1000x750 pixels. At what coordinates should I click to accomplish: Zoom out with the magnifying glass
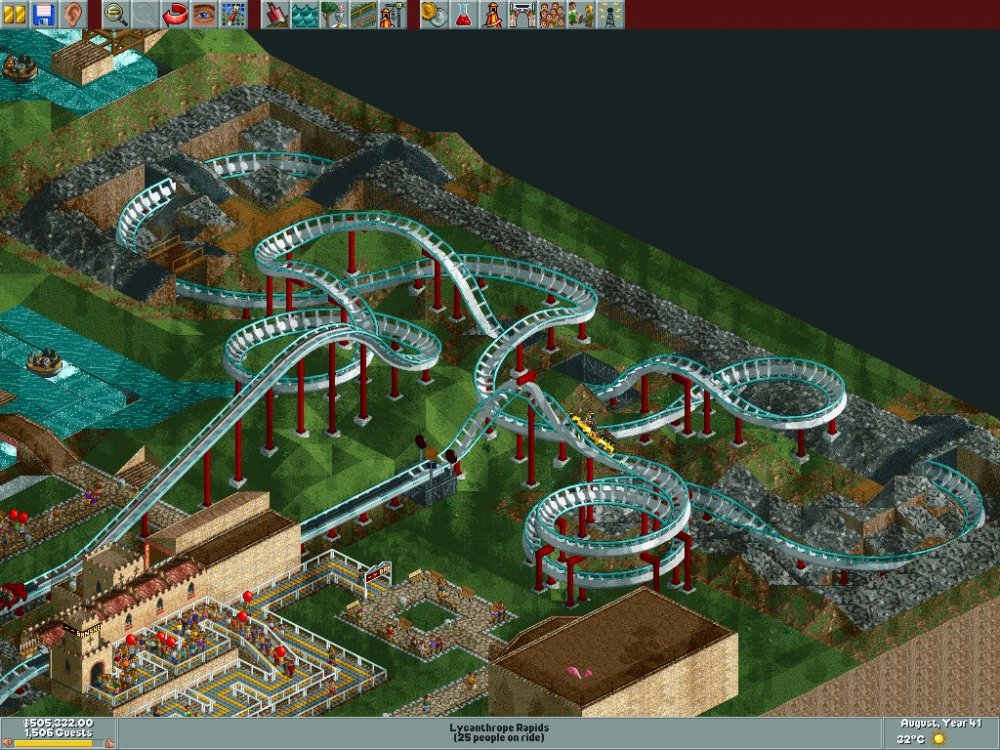pyautogui.click(x=116, y=14)
